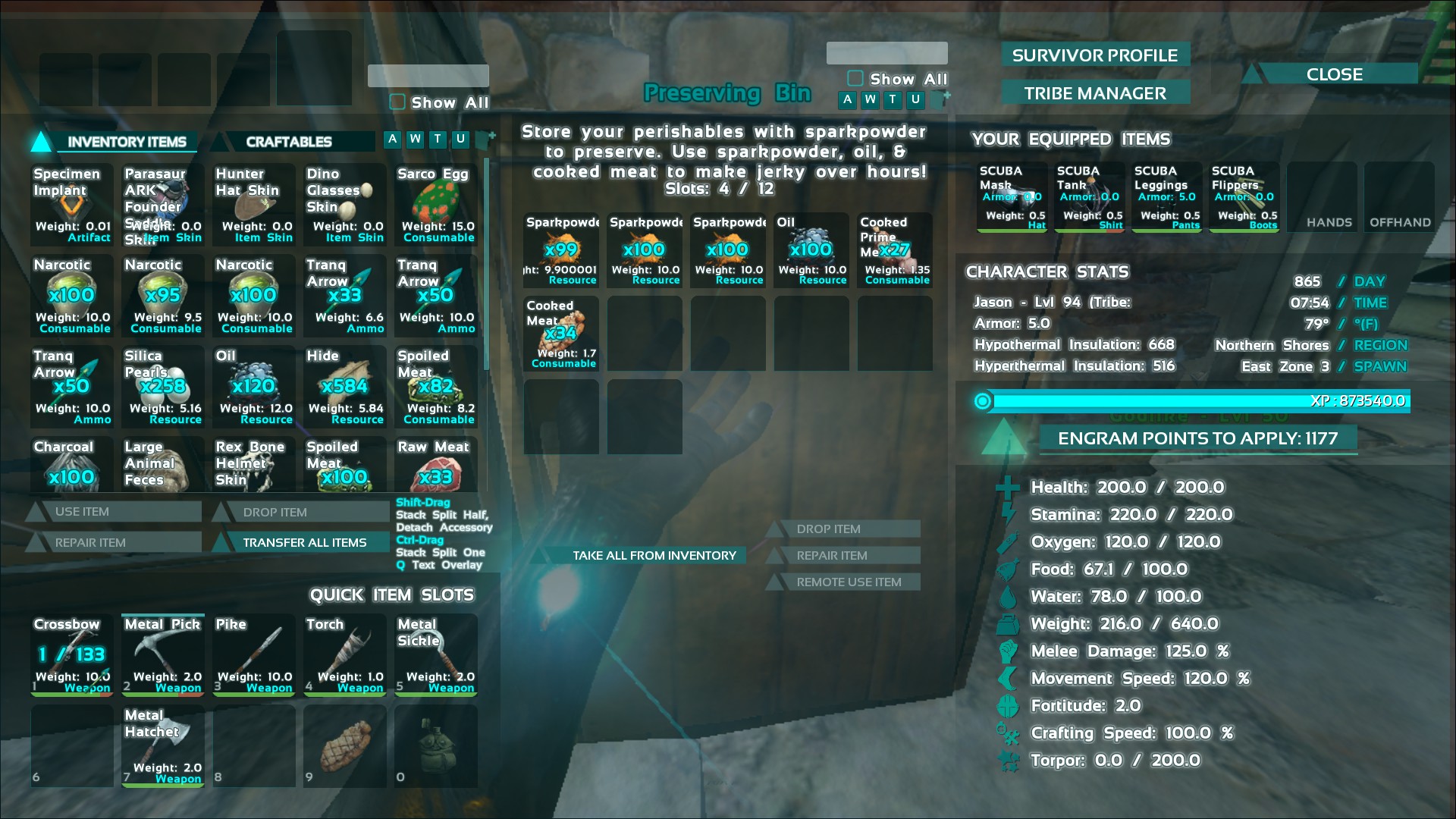Select Cooked Prime Meat in the bin
This screenshot has width=1456, height=819.
coord(895,250)
